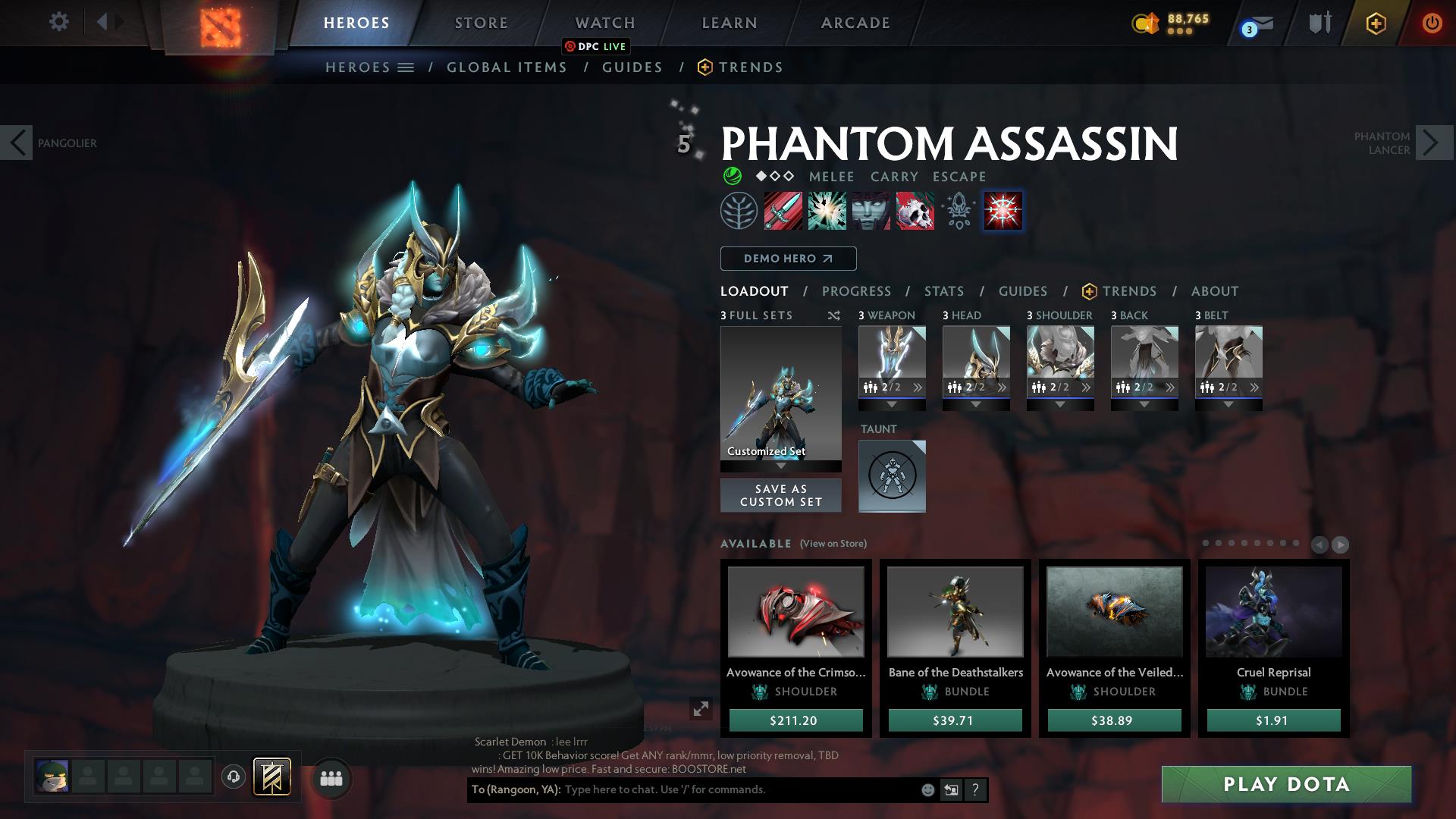Click the shuffle loadout icon next to Full Sets
The image size is (1456, 819).
(834, 316)
